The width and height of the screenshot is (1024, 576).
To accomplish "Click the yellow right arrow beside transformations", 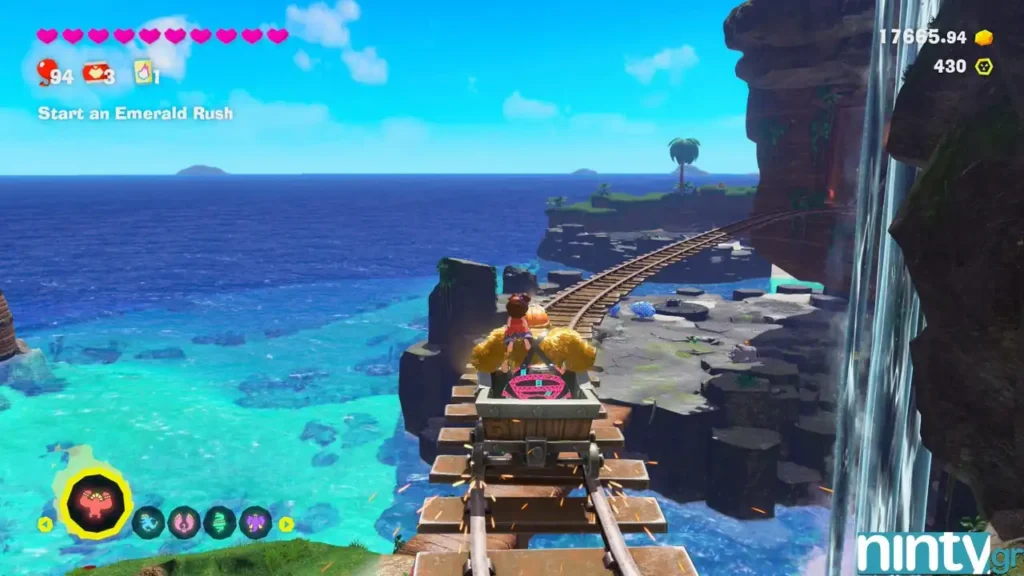I will tap(286, 523).
